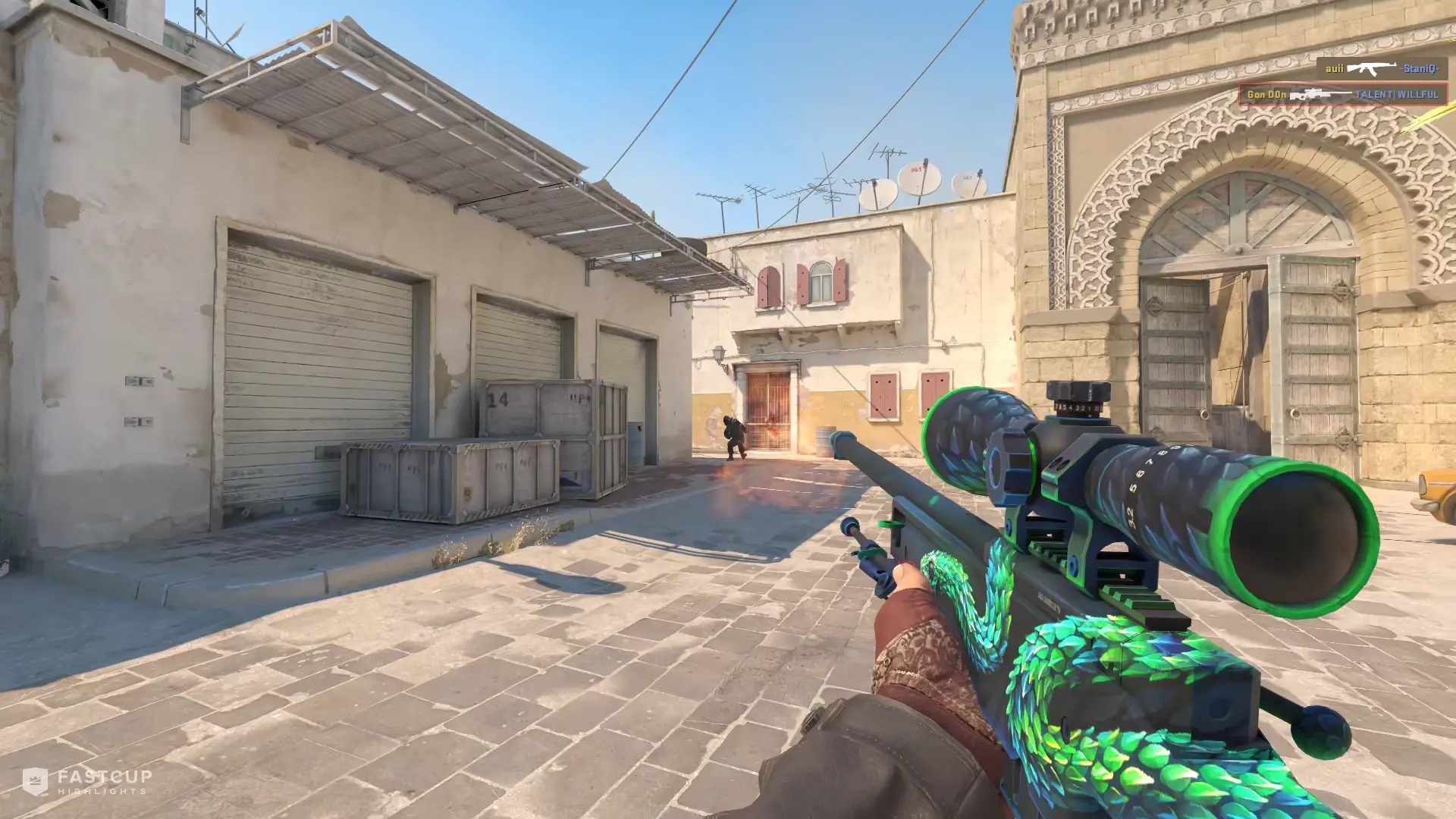Select the TALENT|WILLFUL name in killfeed
This screenshot has width=1456, height=819.
[x=1395, y=95]
